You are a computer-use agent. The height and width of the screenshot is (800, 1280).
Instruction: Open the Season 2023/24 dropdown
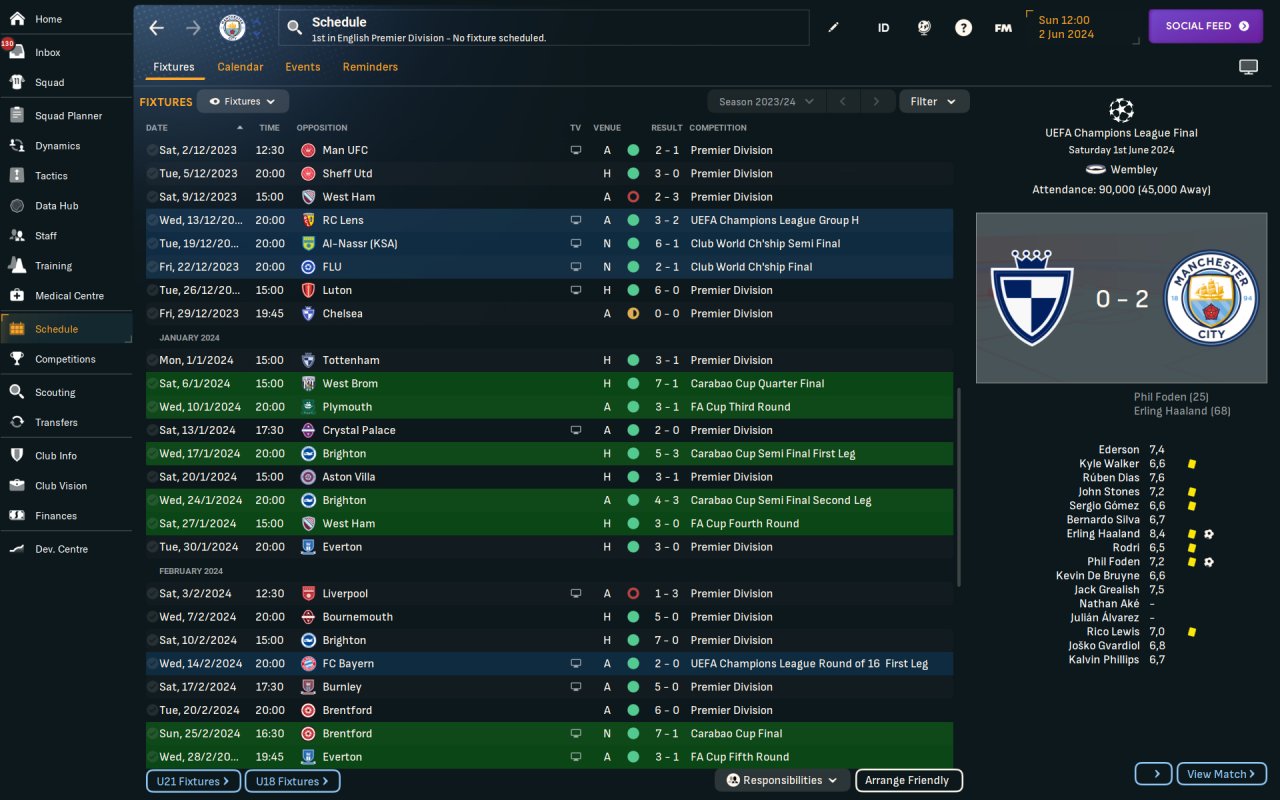pos(766,101)
